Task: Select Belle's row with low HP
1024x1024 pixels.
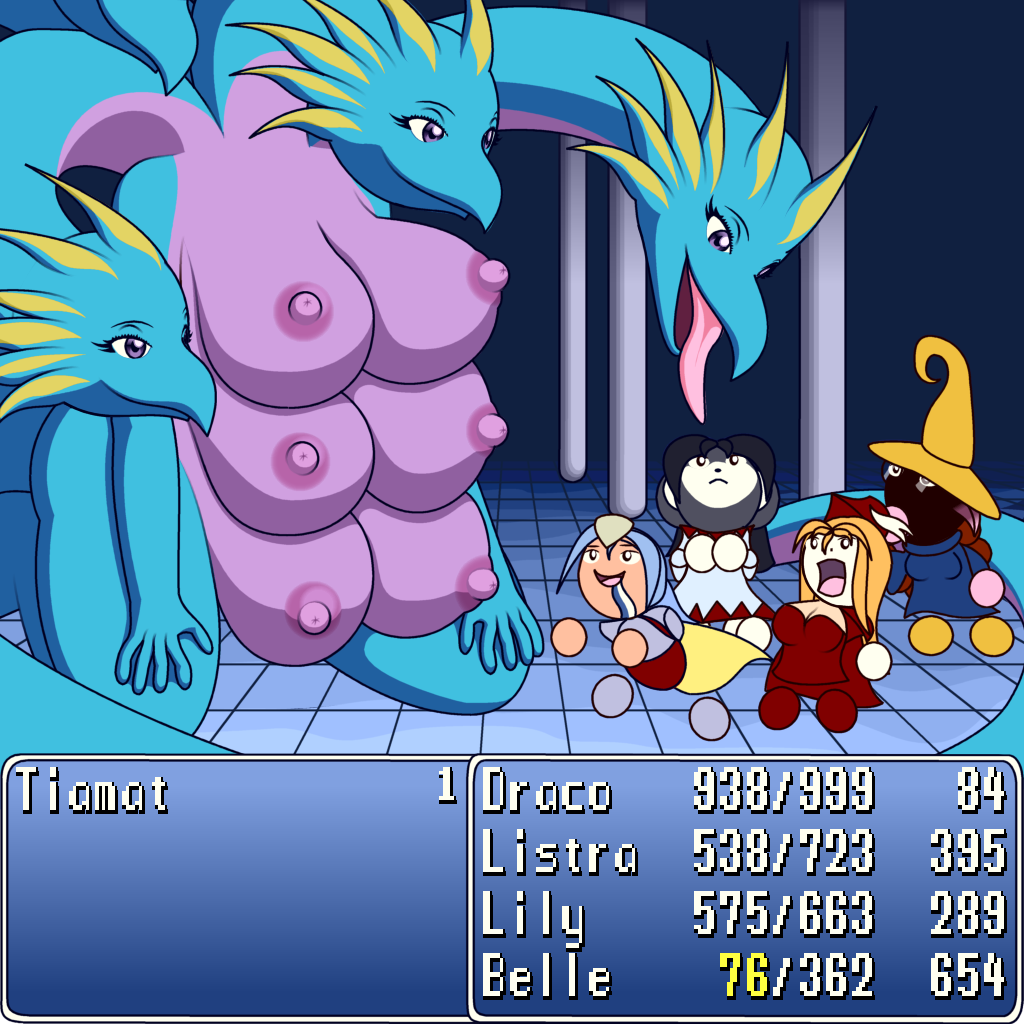Action: (x=546, y=976)
